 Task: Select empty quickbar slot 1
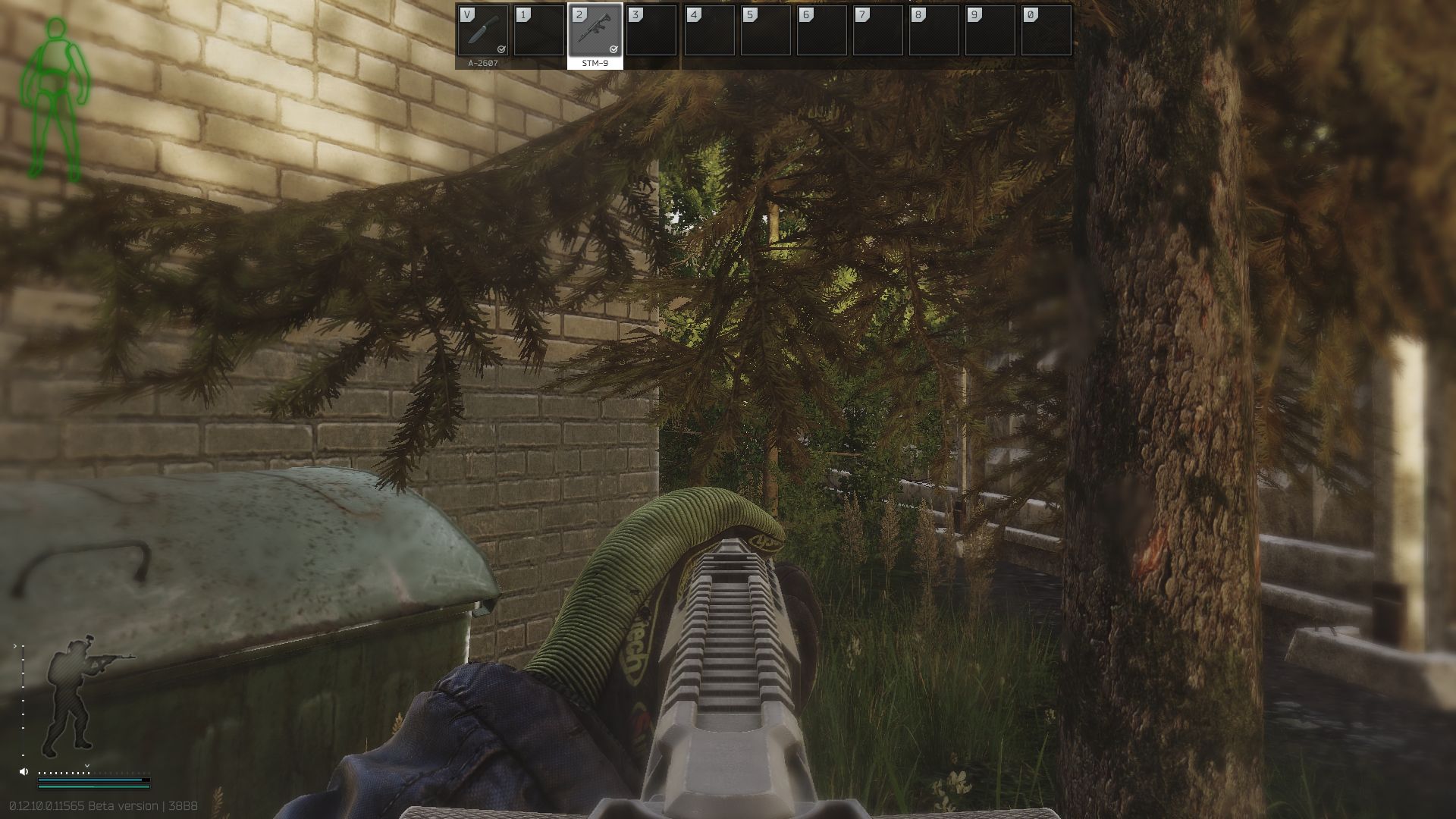click(539, 32)
